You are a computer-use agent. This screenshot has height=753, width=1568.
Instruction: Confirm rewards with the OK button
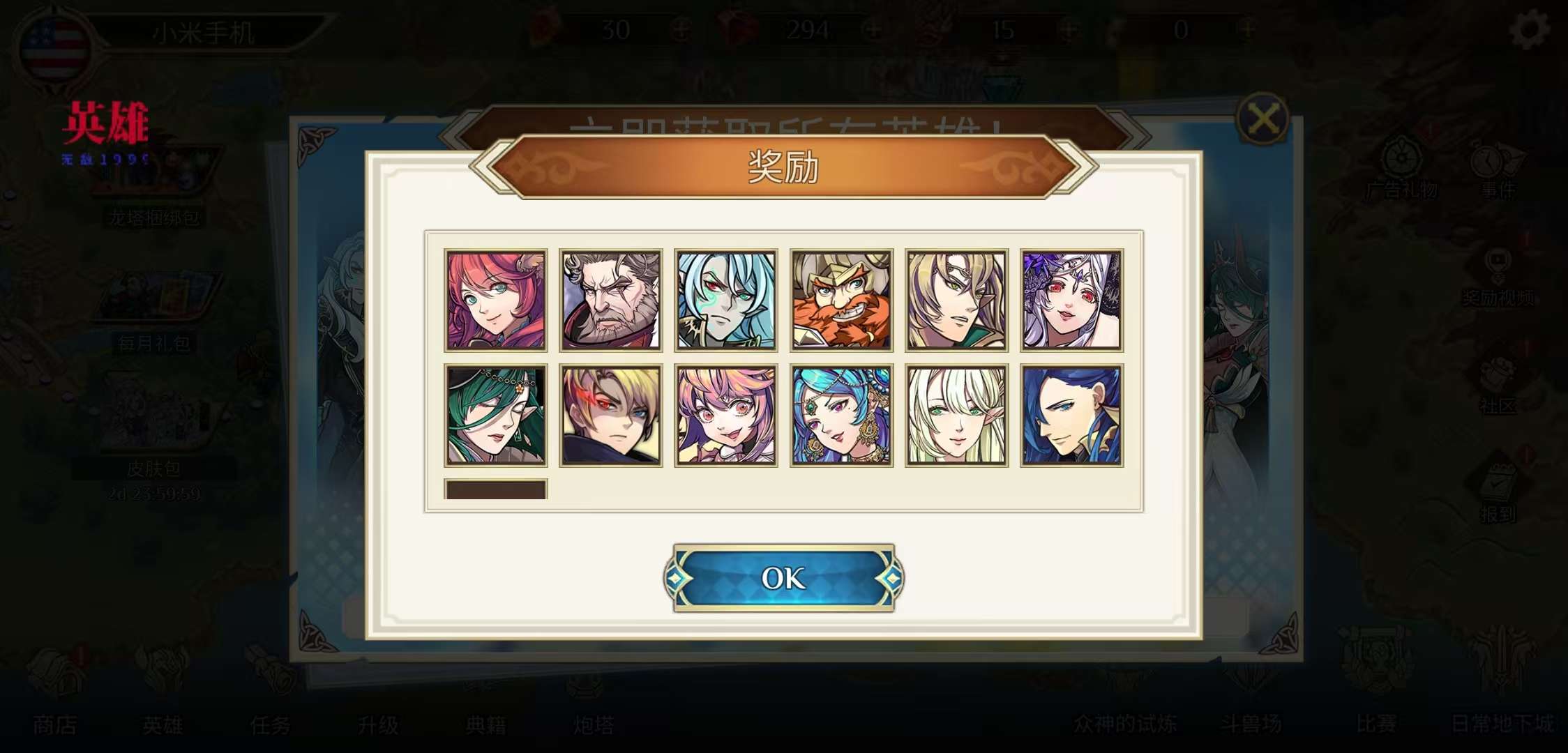pos(783,578)
